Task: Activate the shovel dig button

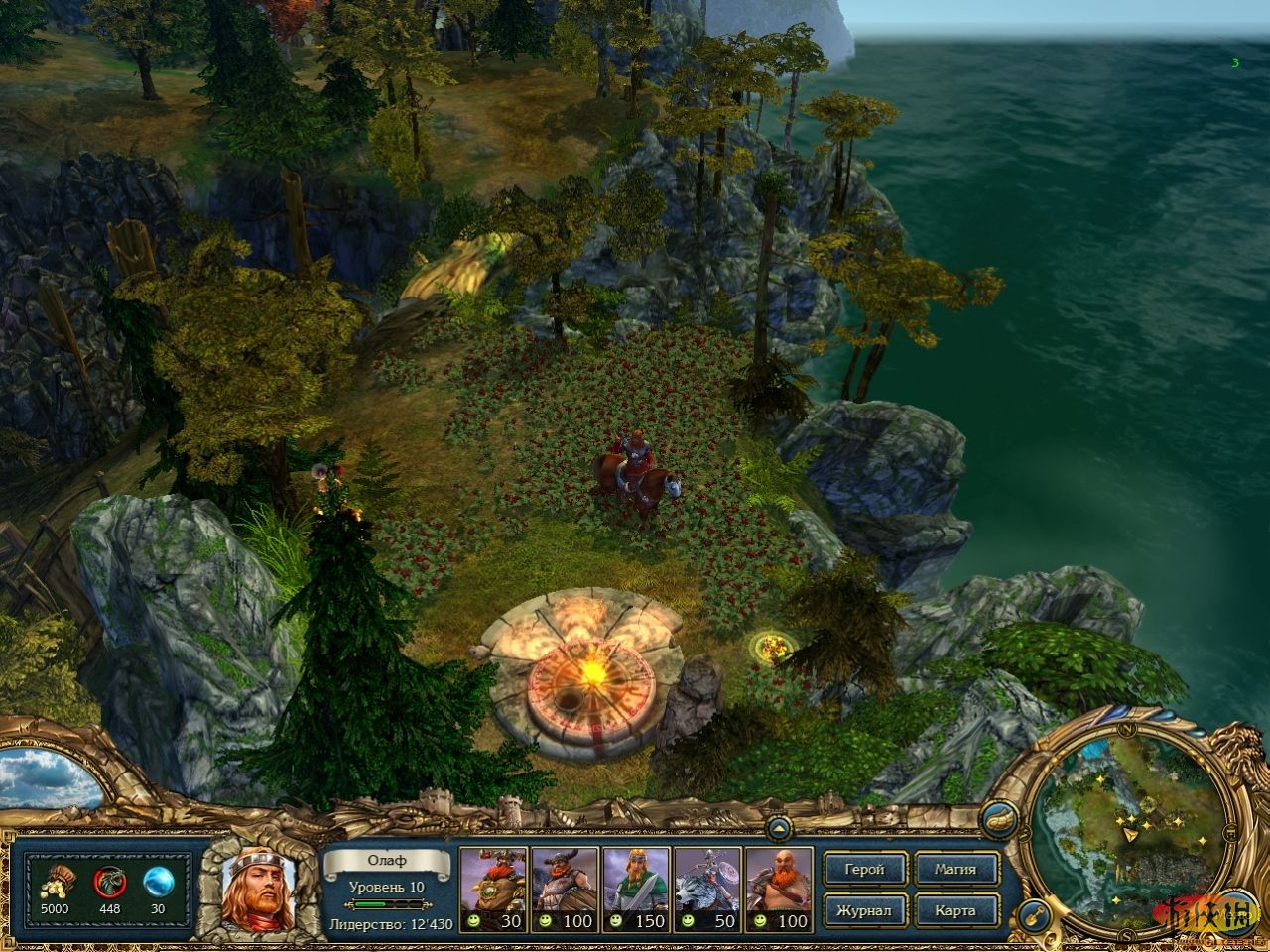Action: click(x=1031, y=910)
